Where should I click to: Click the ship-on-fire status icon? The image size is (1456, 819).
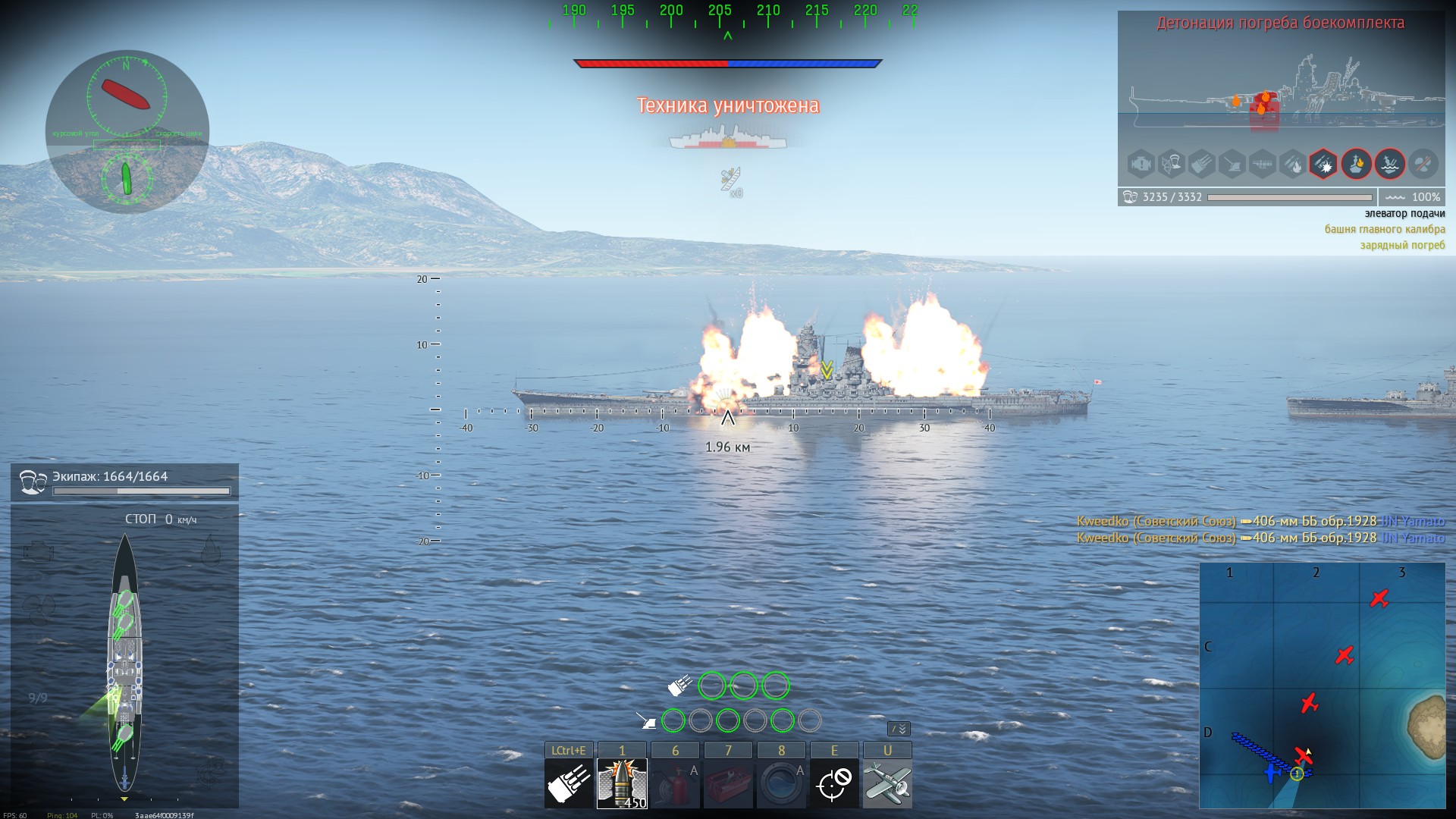coord(1357,164)
